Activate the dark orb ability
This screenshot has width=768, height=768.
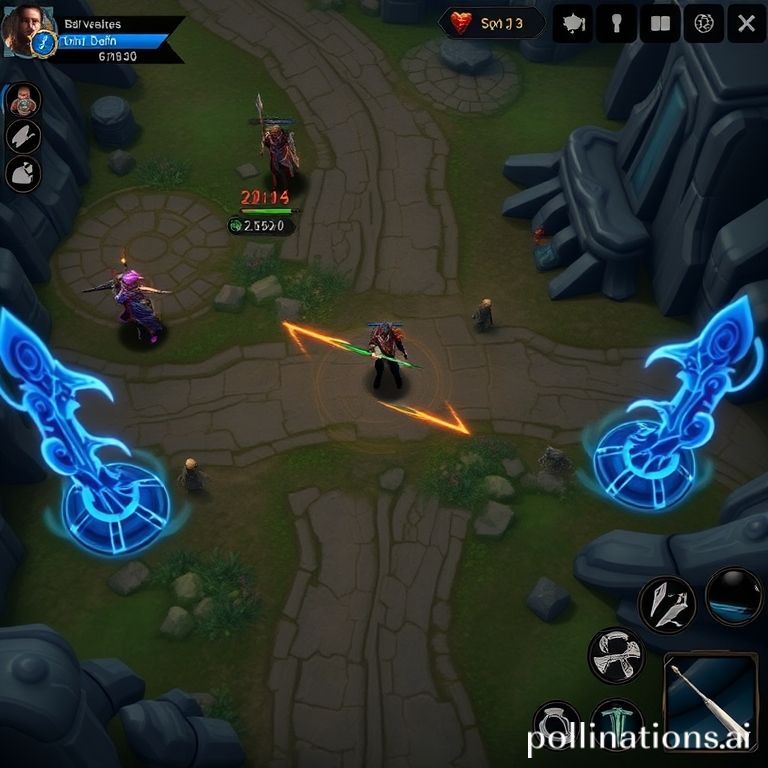click(734, 596)
